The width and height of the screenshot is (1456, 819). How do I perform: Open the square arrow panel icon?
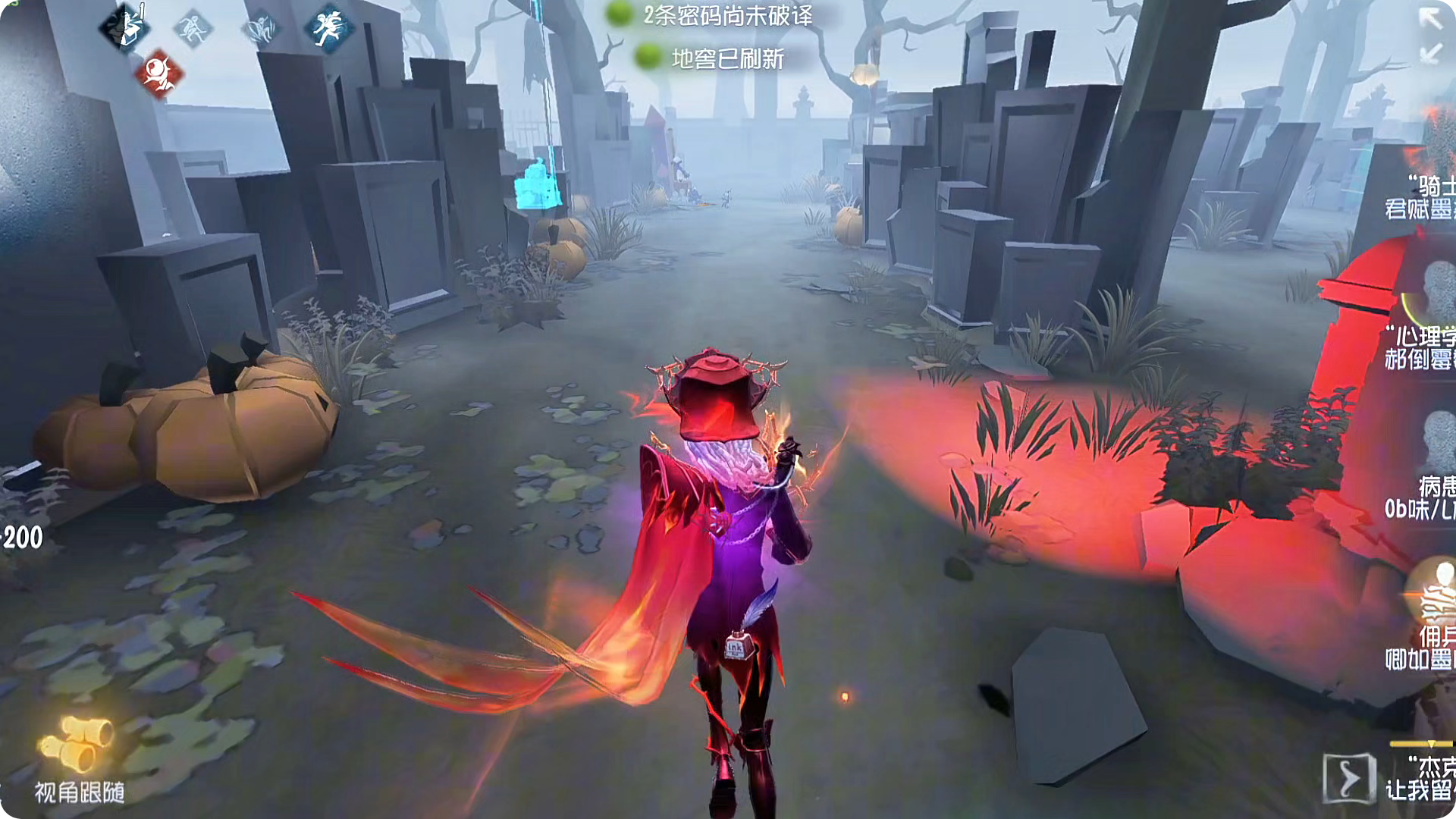[1348, 778]
